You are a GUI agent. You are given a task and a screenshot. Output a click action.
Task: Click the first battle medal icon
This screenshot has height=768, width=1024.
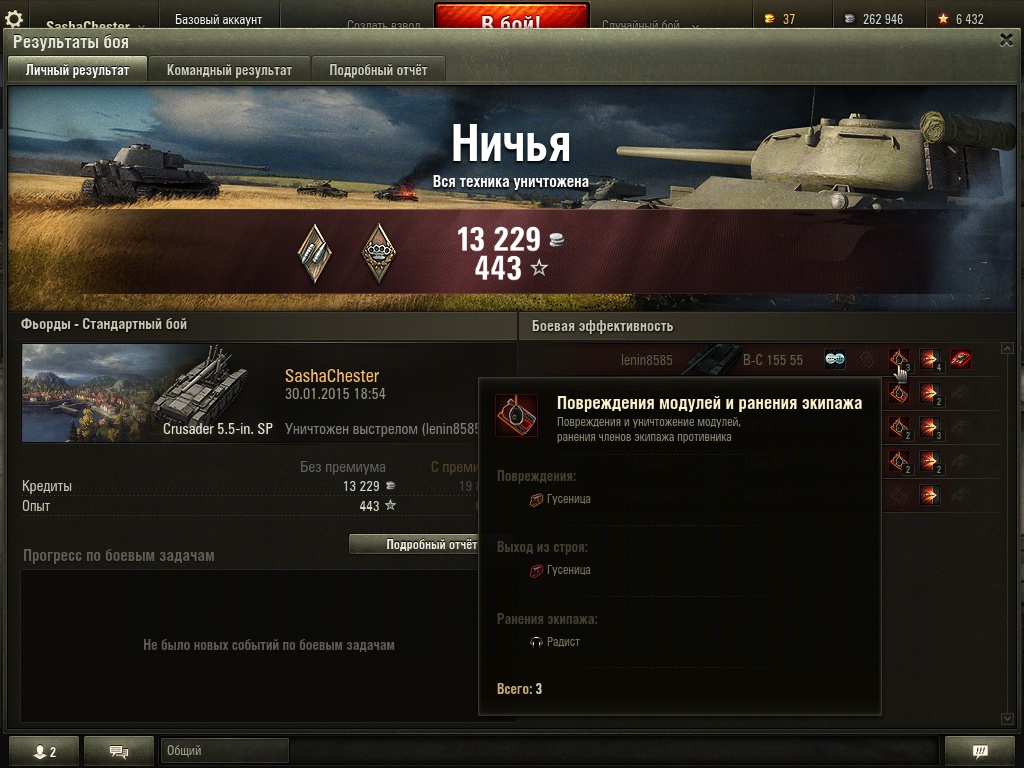coord(315,252)
